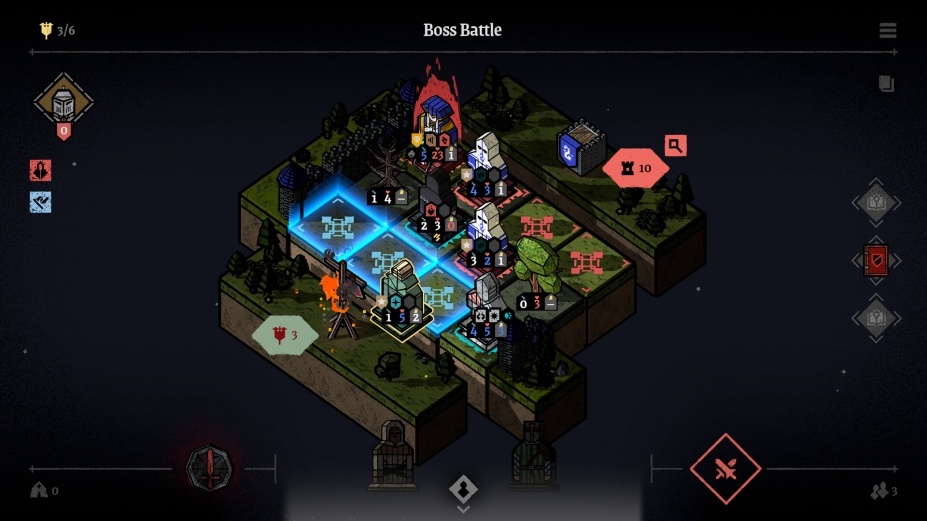Inspect enemy tower with magnifier button
927x521 pixels.
pos(676,146)
